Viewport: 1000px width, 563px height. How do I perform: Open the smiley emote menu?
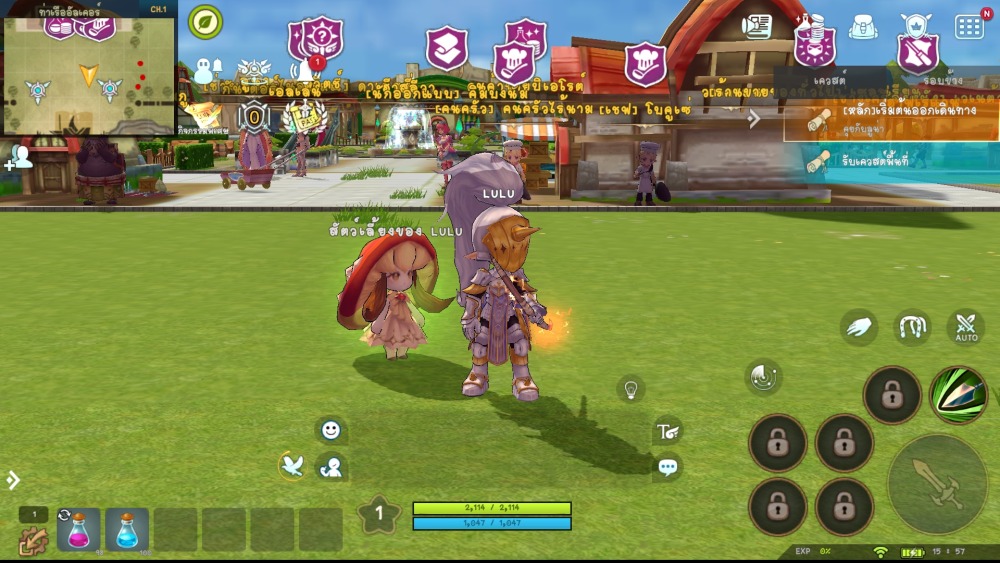click(331, 430)
